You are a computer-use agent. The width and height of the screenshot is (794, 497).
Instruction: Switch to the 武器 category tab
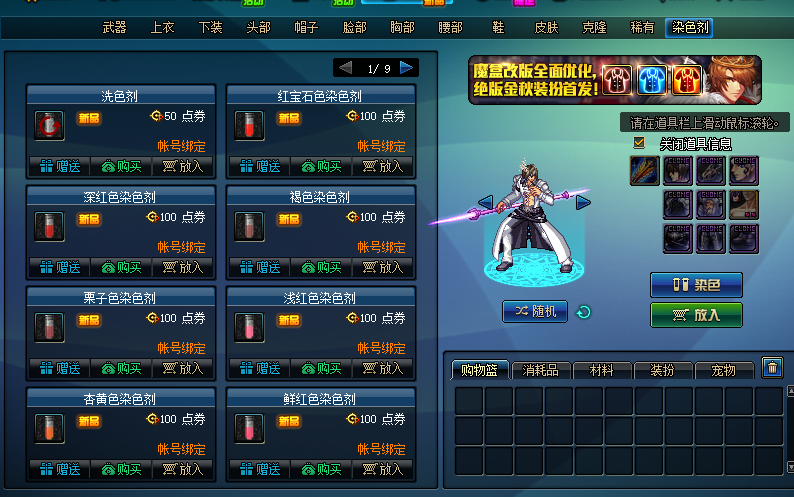point(114,28)
